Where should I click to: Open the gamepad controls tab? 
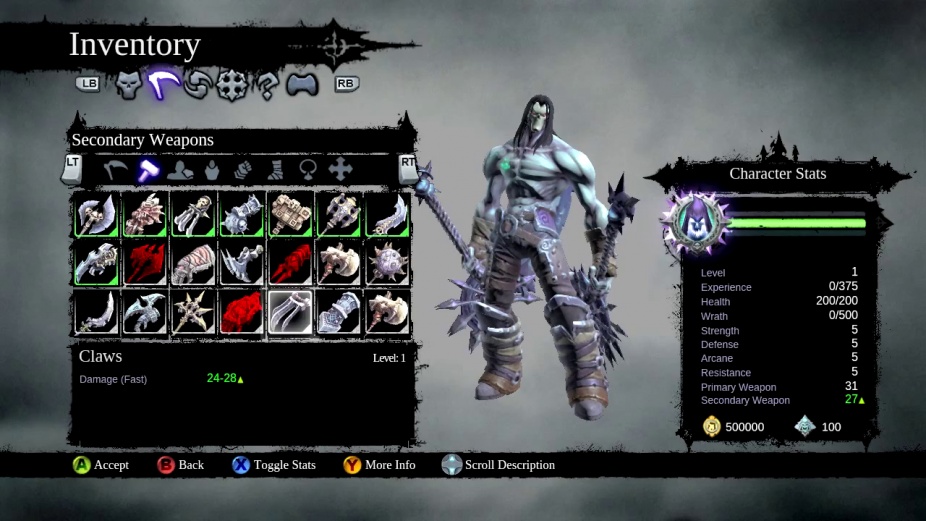click(x=301, y=86)
